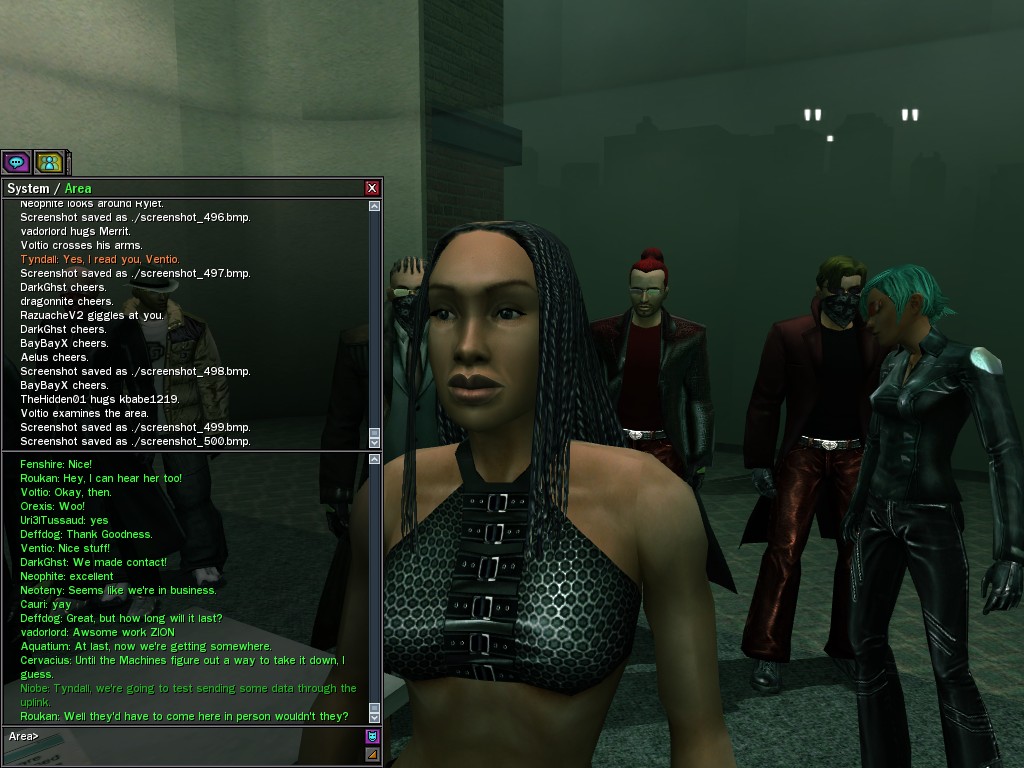Select the "System" channel label in title

(28, 188)
